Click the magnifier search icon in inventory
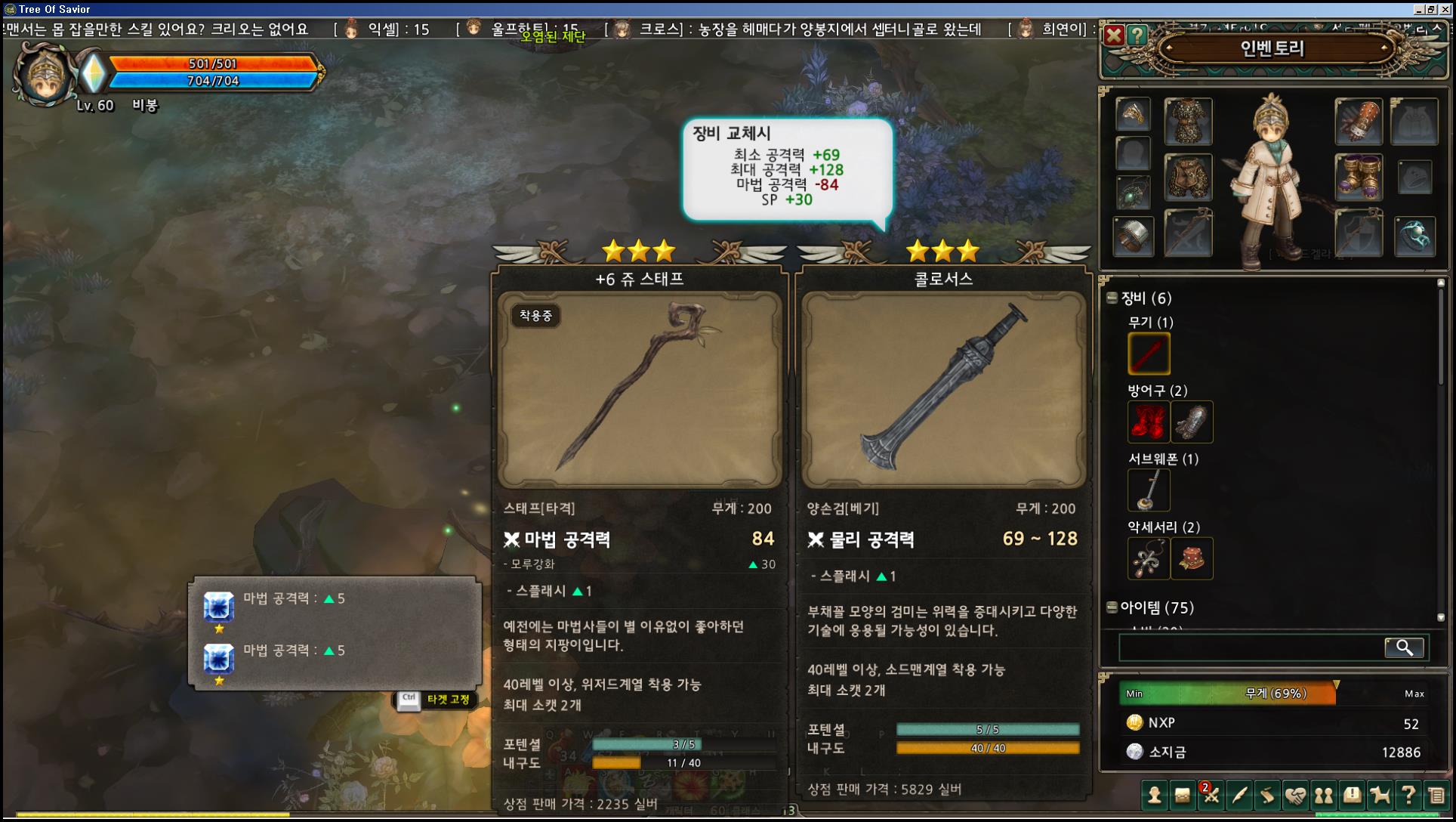Image resolution: width=1456 pixels, height=822 pixels. [1404, 647]
